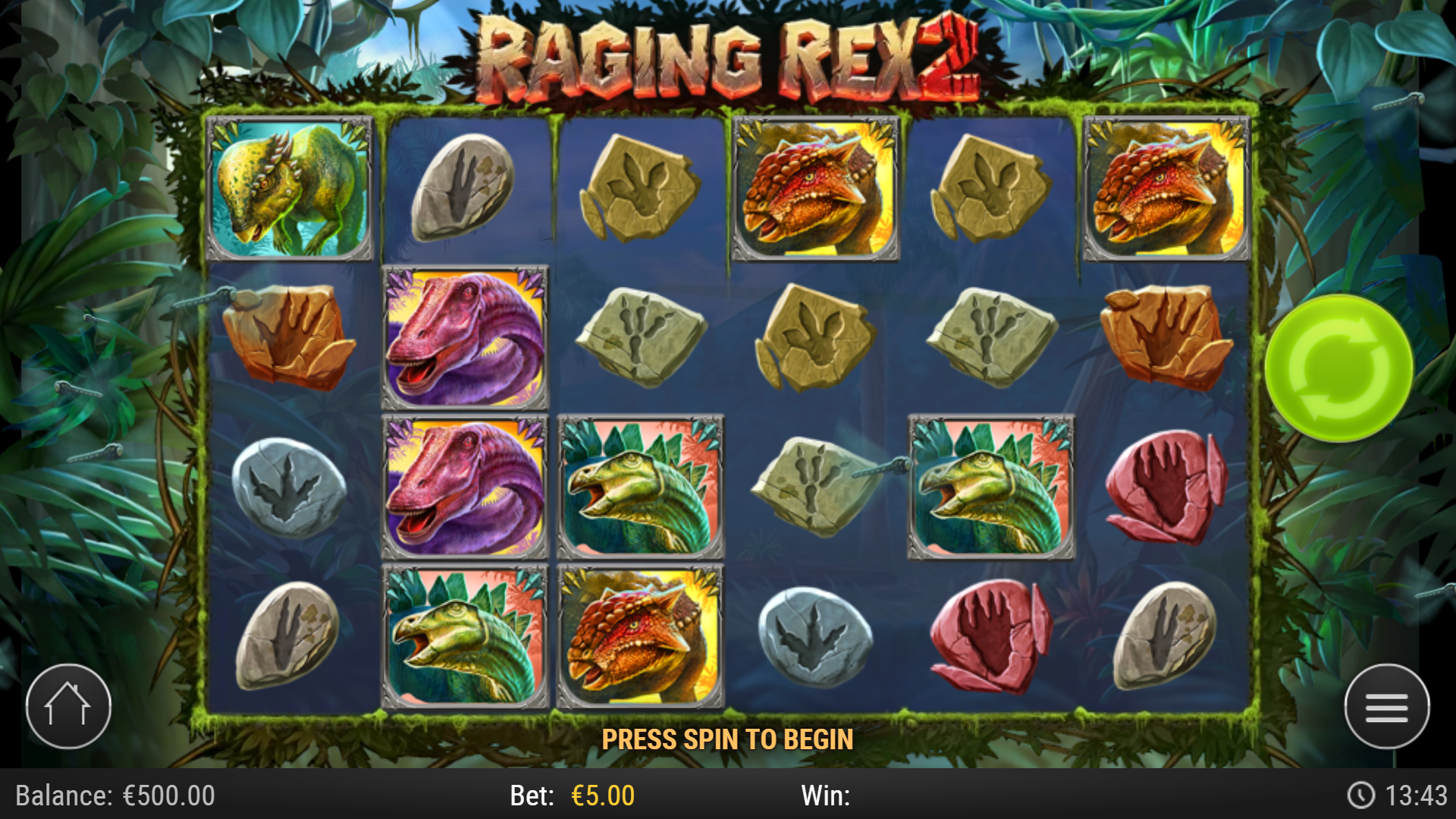Click the Win field in the status bar

(x=827, y=796)
